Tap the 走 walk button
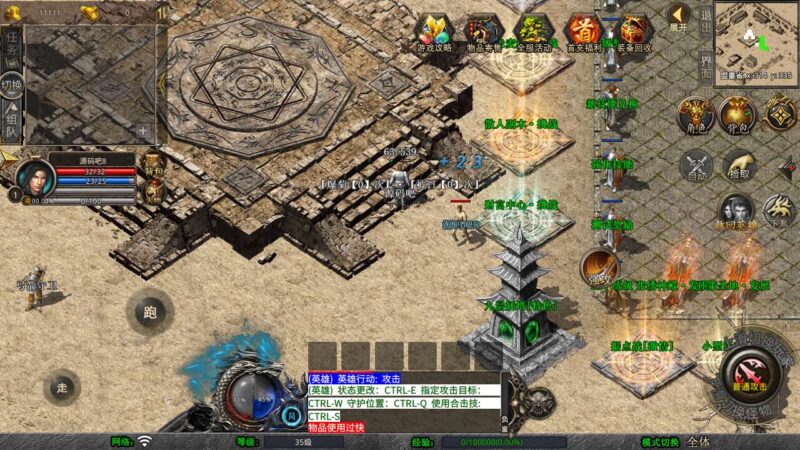 click(x=63, y=387)
